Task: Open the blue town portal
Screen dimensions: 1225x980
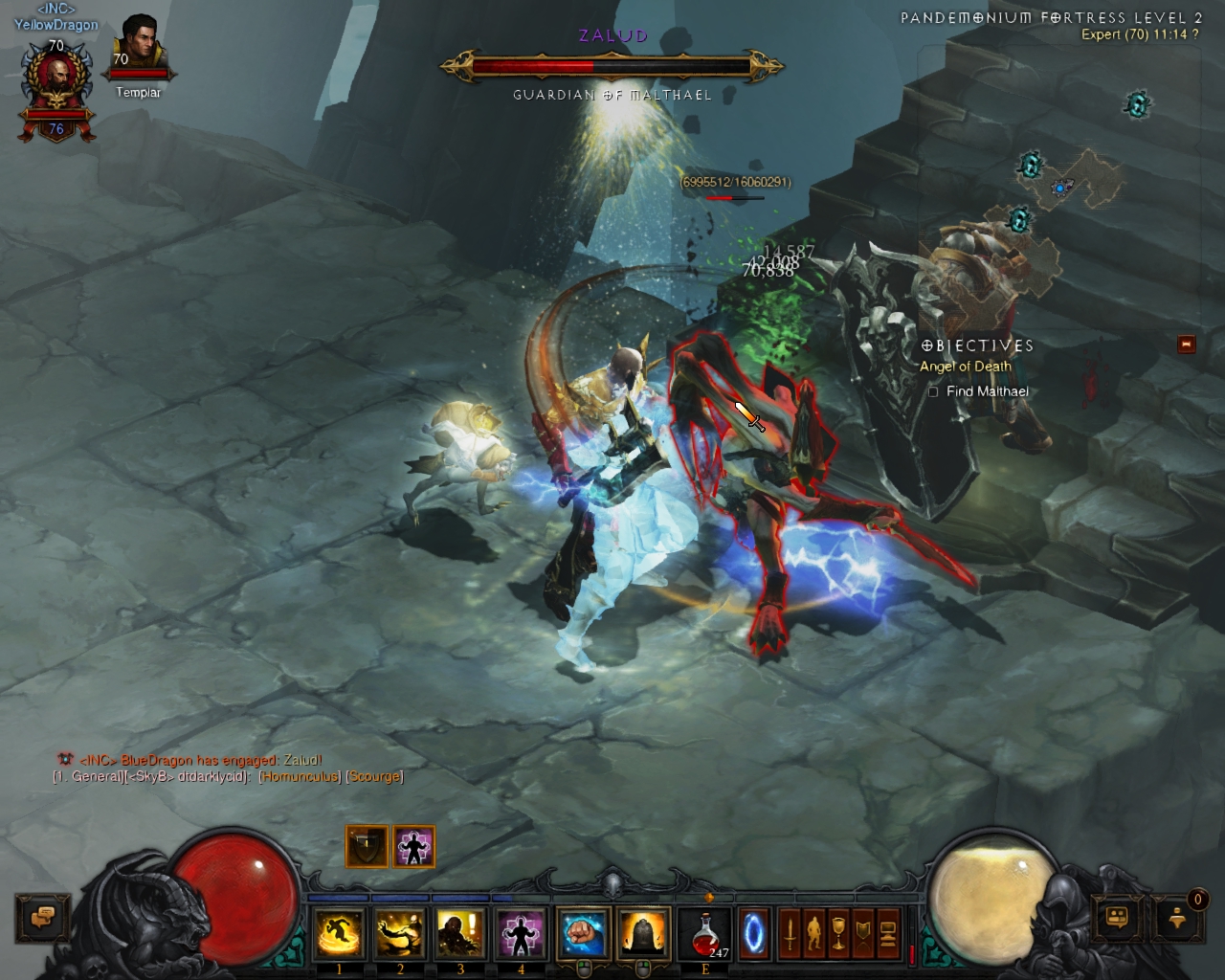Action: [x=754, y=933]
